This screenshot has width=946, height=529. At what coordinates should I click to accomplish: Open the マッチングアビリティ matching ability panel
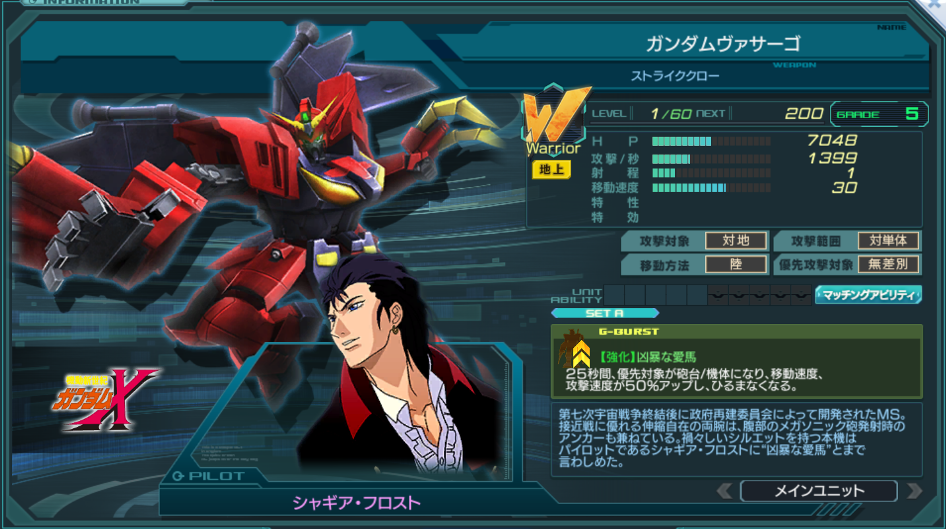pyautogui.click(x=867, y=295)
